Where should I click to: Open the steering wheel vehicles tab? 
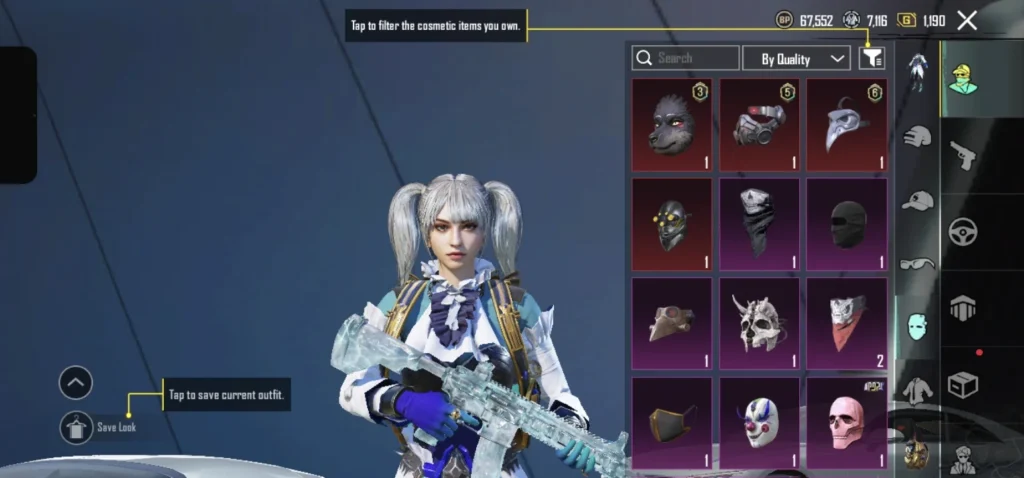click(x=963, y=231)
